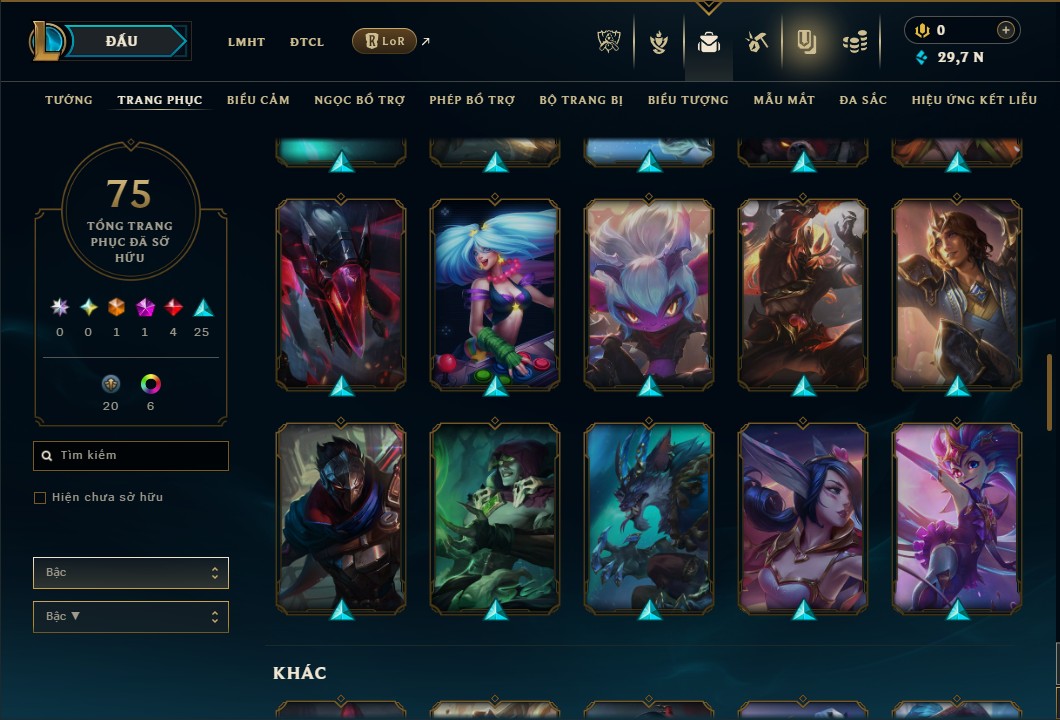Screen dimensions: 1060x720
Task: Toggle the Hiện chưa sở hữu checkbox
Action: 40,498
